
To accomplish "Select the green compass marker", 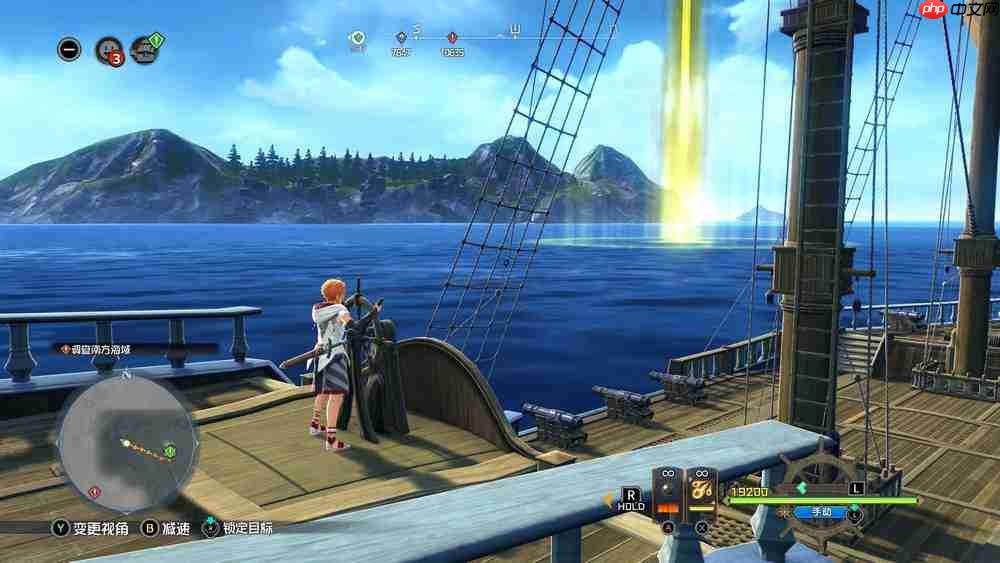I will tap(358, 39).
